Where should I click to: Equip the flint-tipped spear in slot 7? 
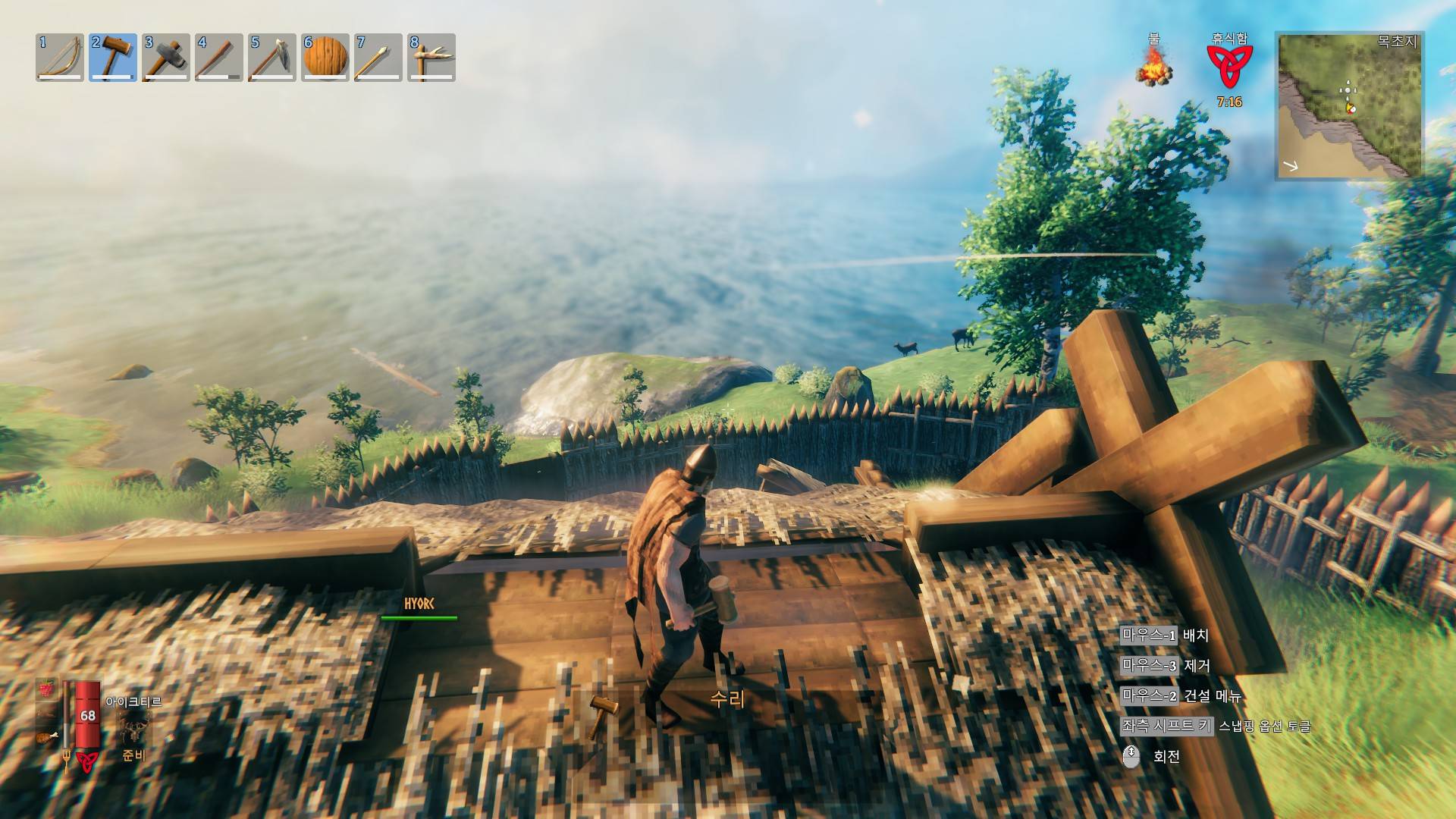(x=378, y=57)
